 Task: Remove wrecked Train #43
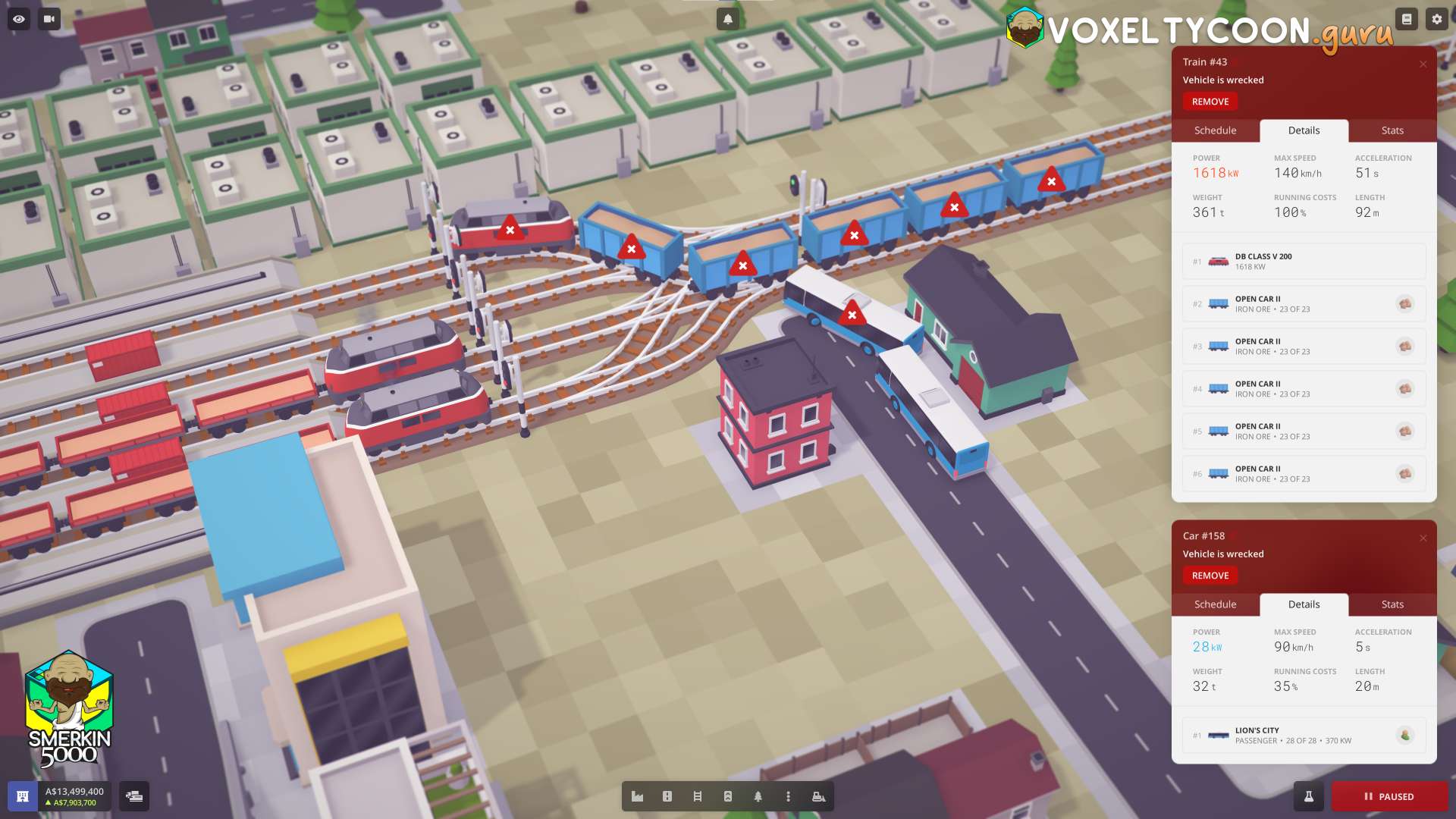point(1210,102)
